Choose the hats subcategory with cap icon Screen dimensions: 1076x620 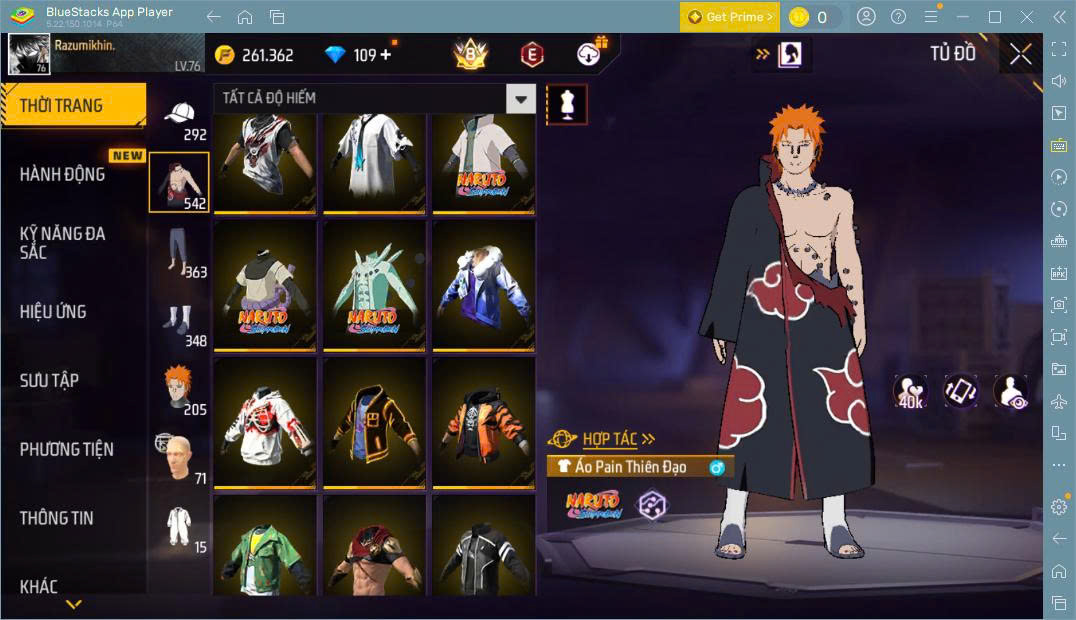point(180,119)
